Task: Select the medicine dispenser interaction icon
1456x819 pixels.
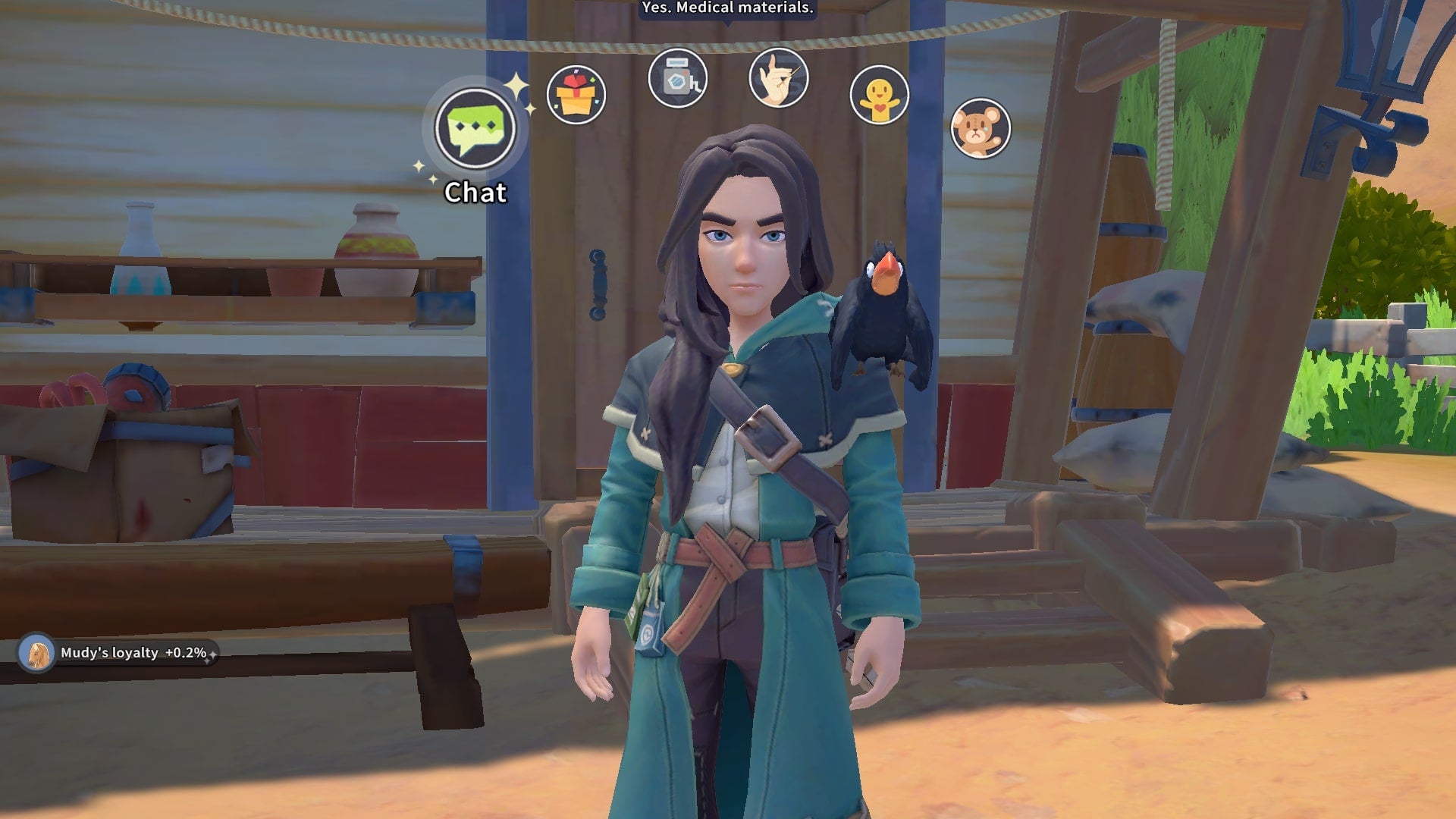Action: tap(679, 78)
